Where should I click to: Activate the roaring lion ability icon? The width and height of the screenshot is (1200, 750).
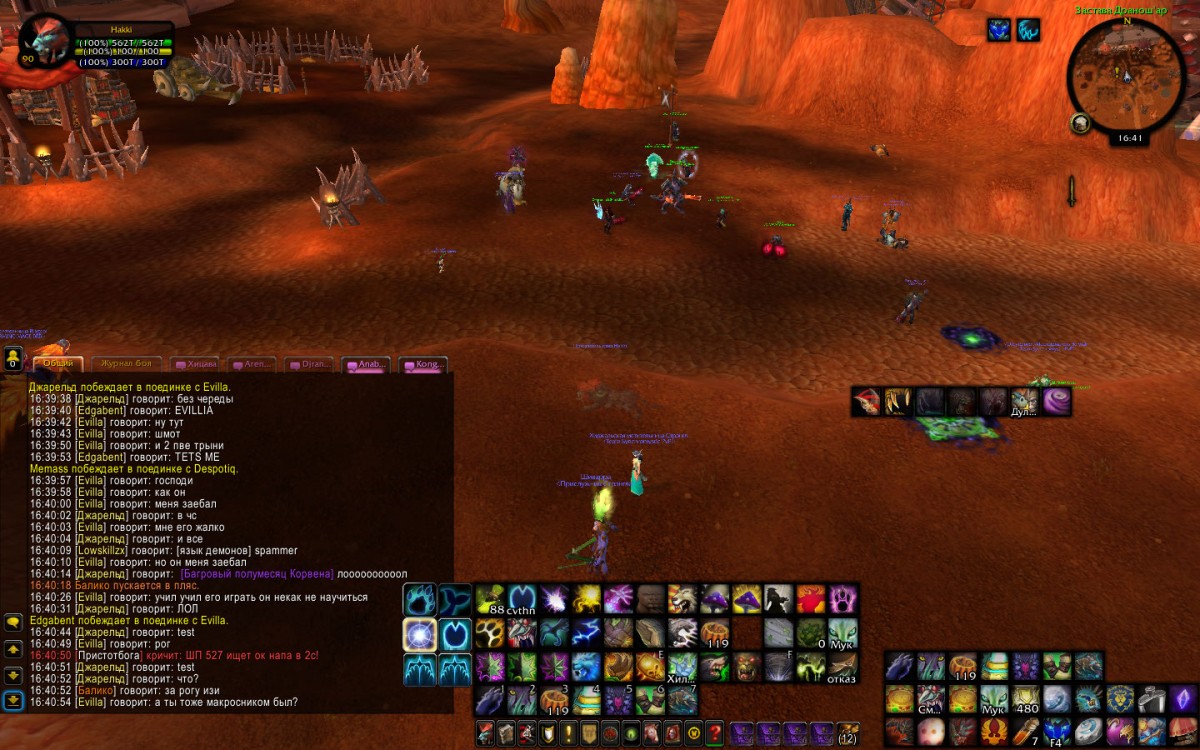pyautogui.click(x=682, y=600)
